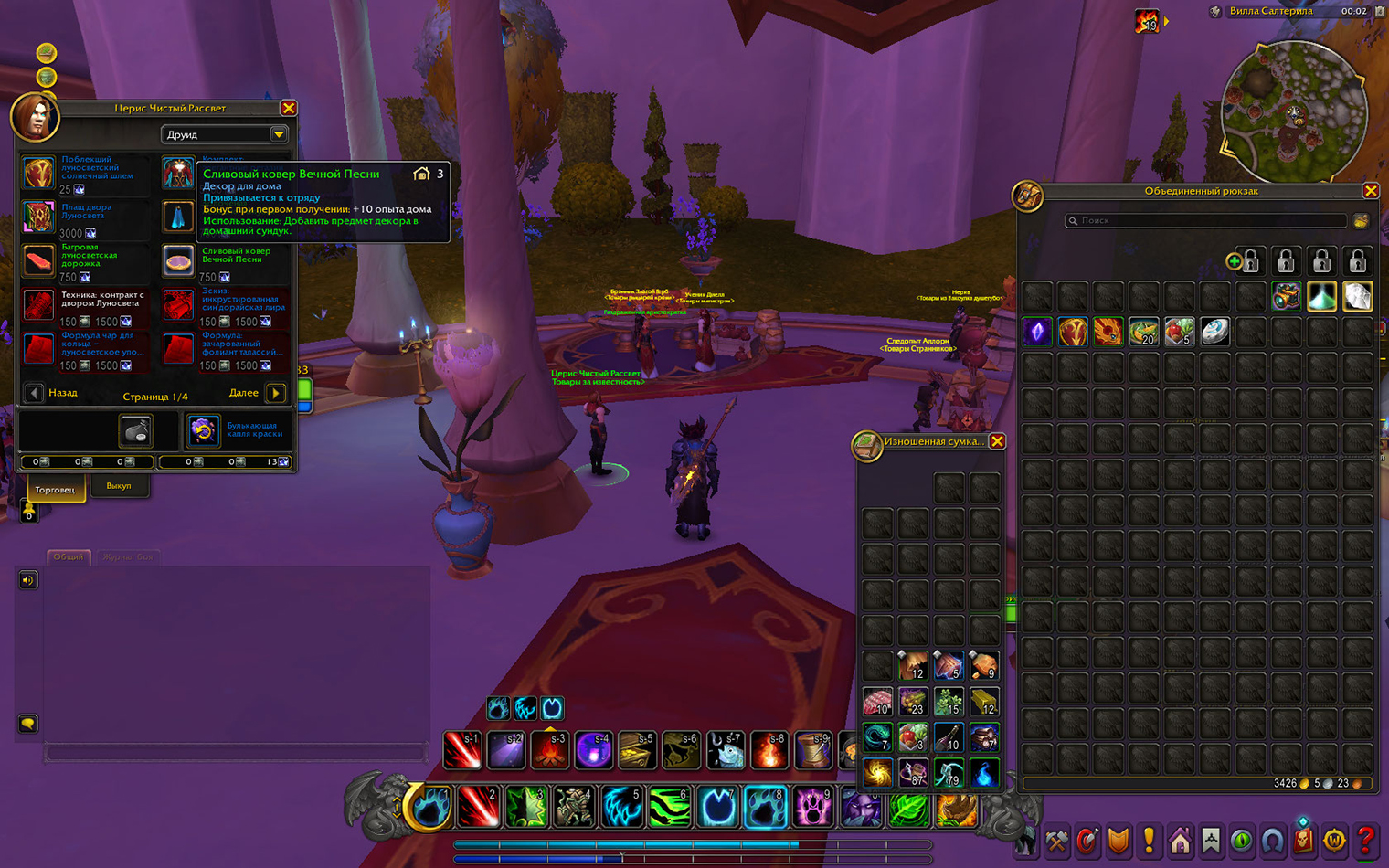This screenshot has height=868, width=1389.
Task: Switch to the Журнал боя chat tab
Action: 127,556
